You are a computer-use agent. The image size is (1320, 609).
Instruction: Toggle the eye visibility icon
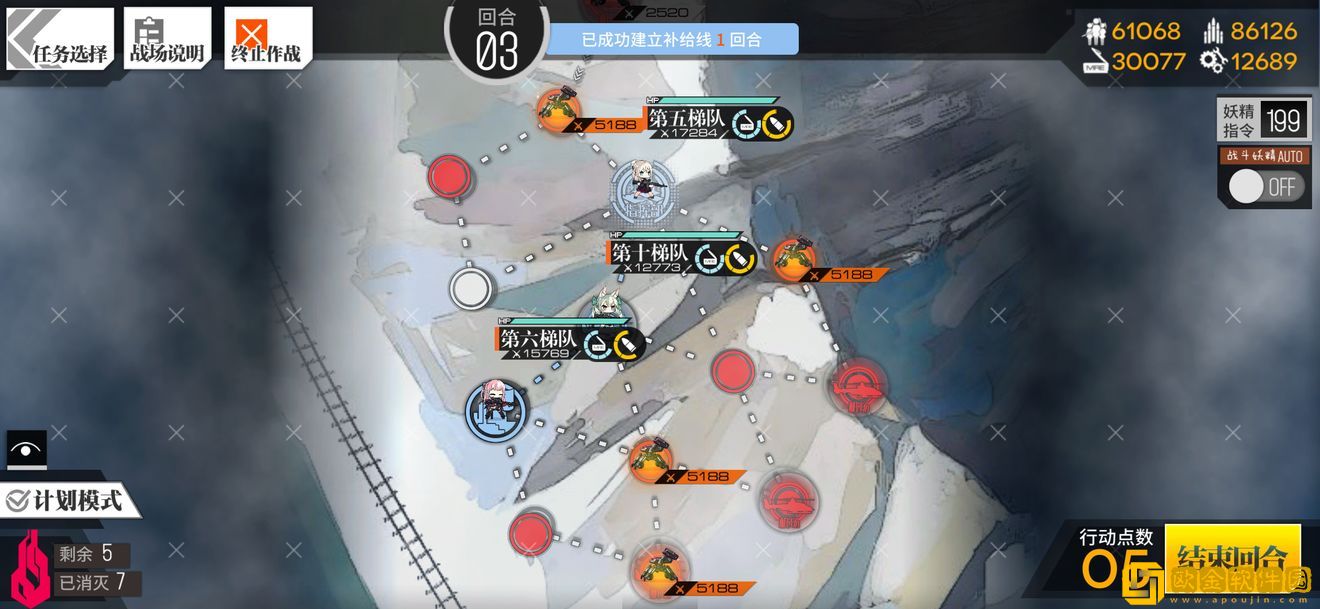[26, 449]
